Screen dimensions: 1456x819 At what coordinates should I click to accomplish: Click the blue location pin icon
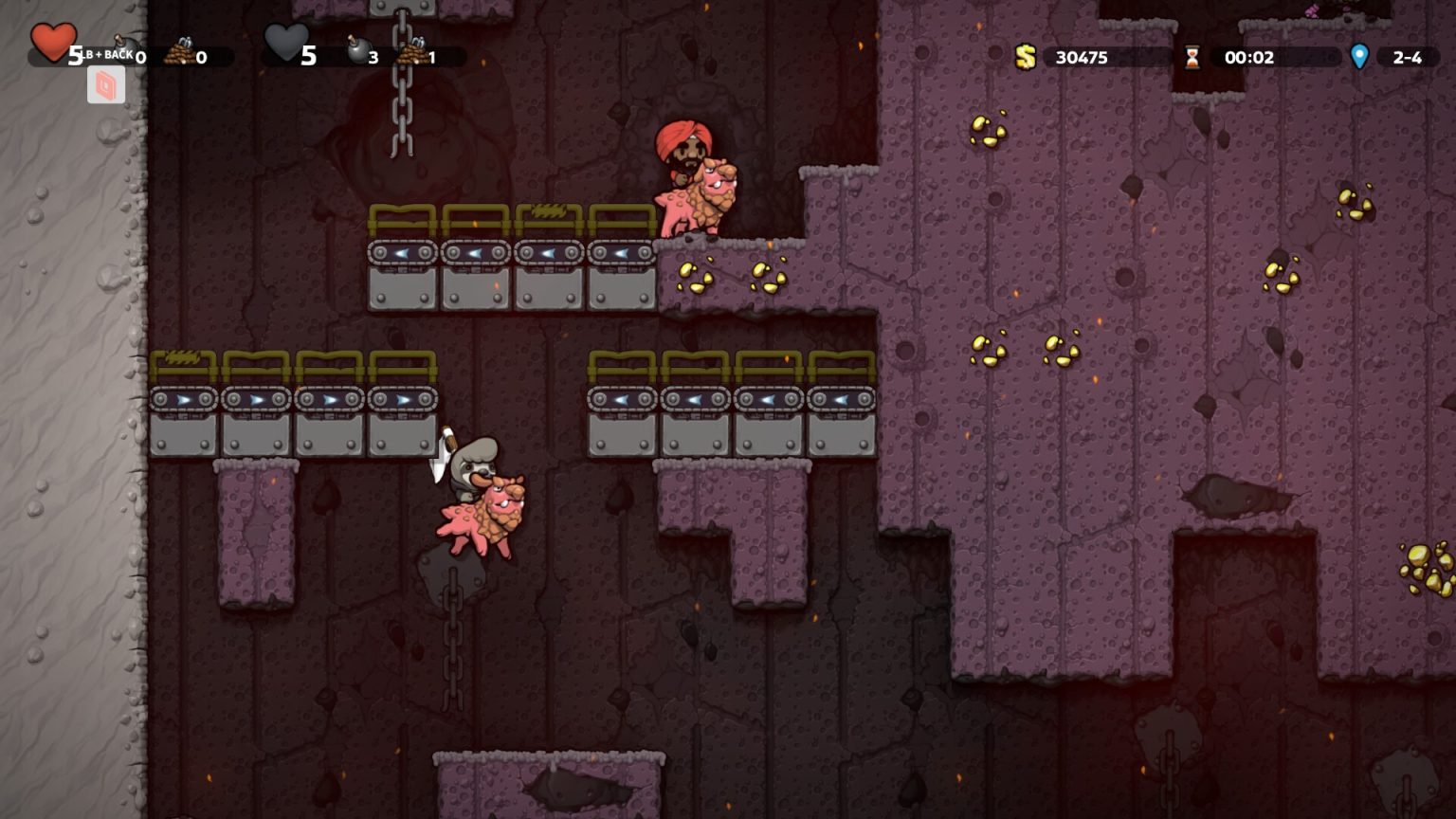(1360, 57)
